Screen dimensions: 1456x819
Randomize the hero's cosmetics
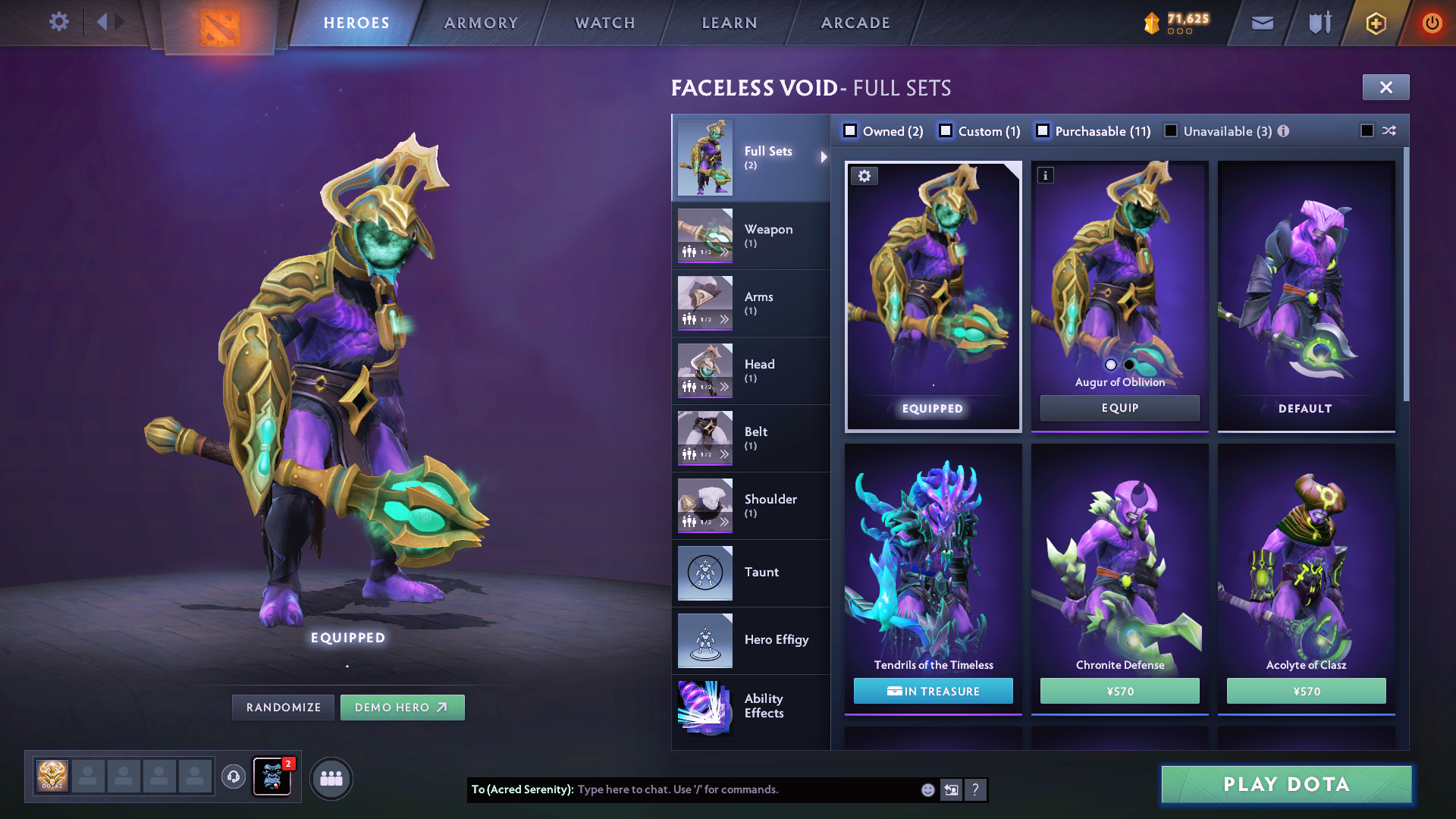tap(283, 708)
